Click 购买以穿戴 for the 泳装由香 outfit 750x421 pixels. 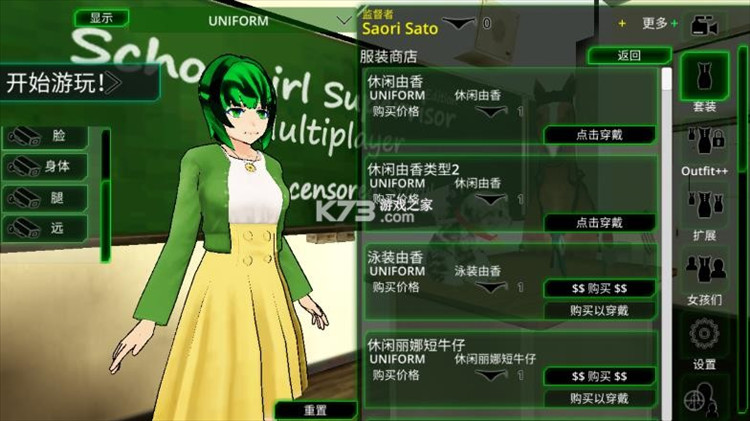[599, 311]
